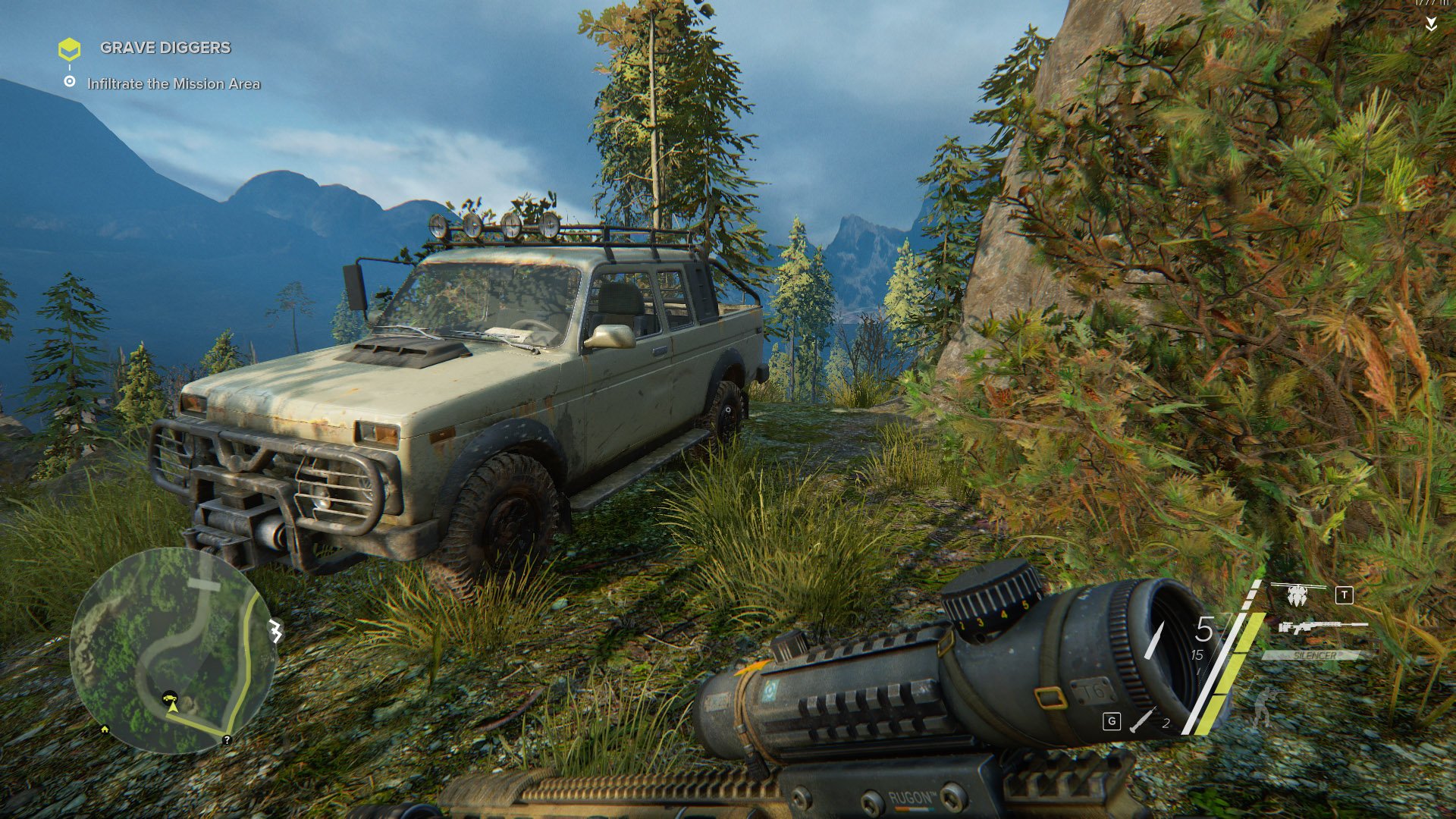Viewport: 1456px width, 819px height.
Task: Select the drone gadget icon
Action: 1298,594
